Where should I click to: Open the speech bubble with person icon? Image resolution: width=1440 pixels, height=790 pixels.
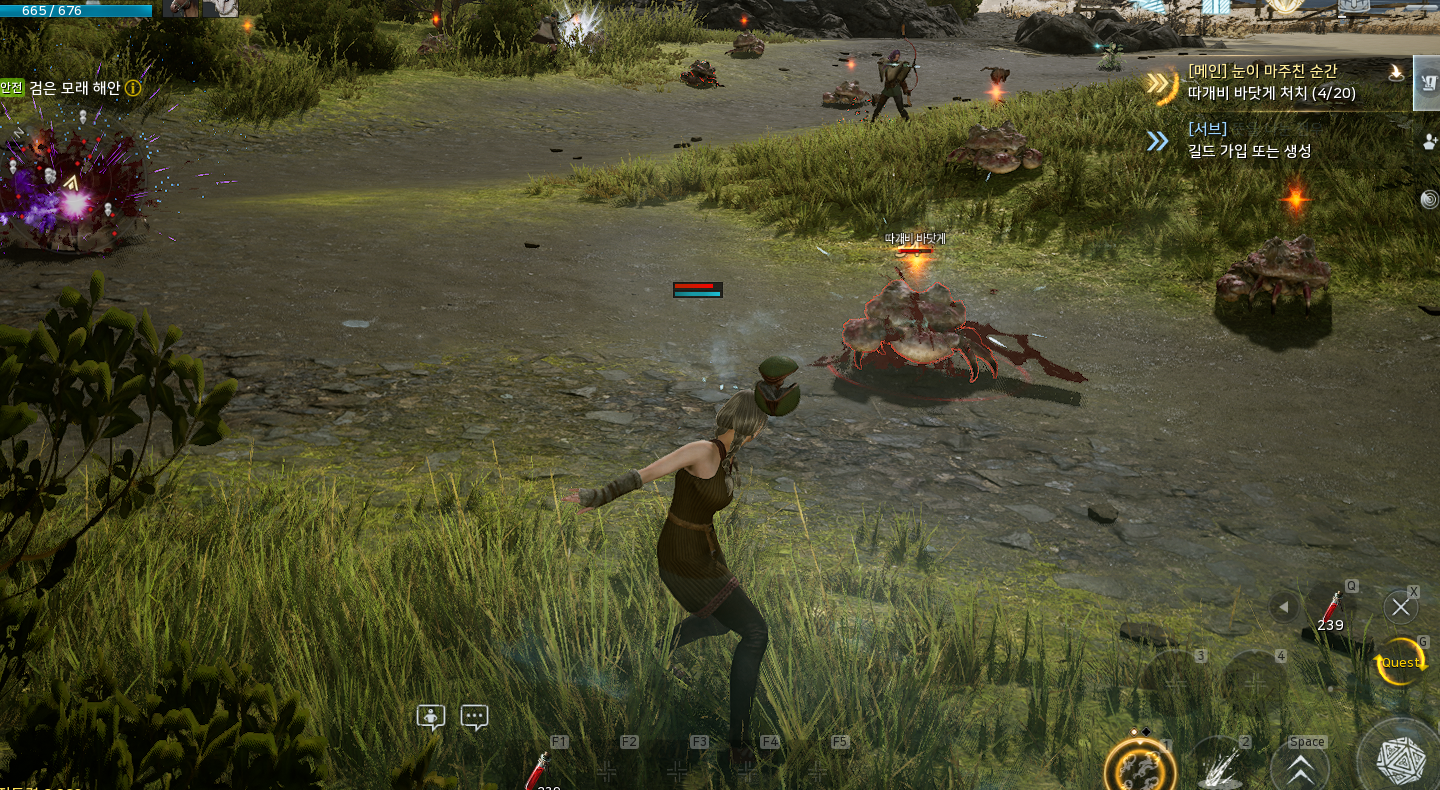431,717
